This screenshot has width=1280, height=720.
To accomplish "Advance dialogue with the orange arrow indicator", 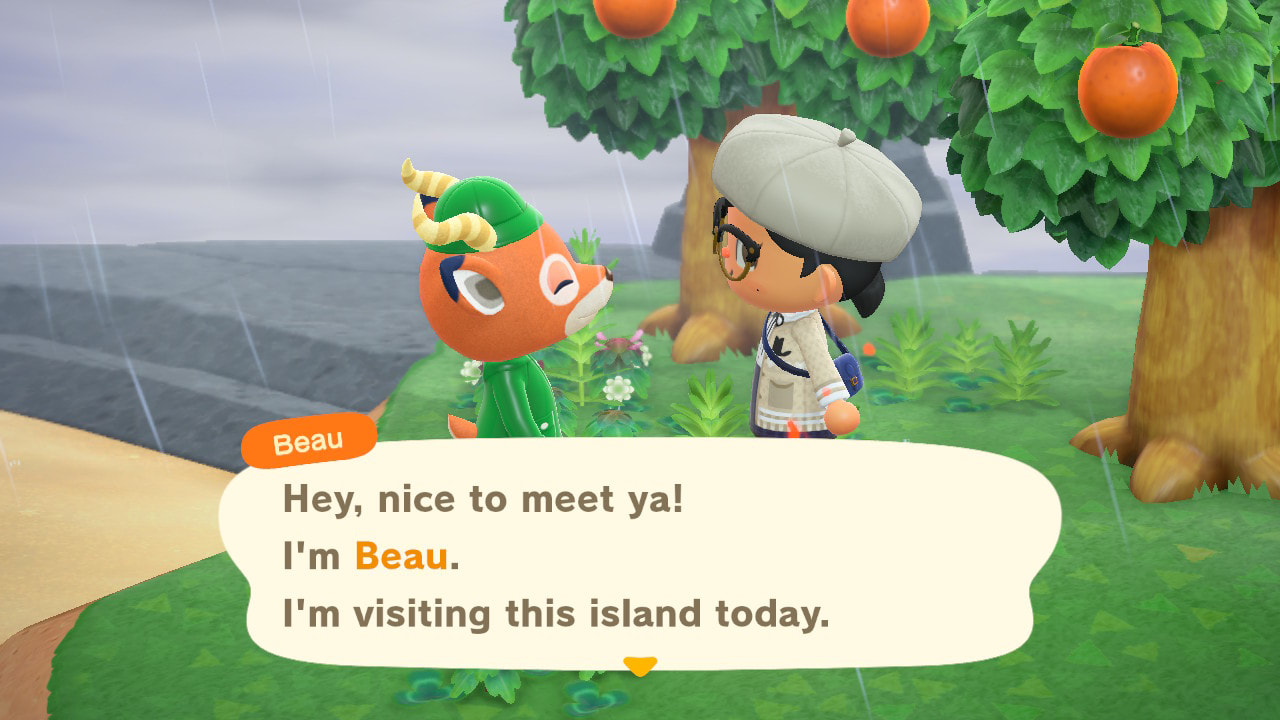I will pyautogui.click(x=640, y=665).
